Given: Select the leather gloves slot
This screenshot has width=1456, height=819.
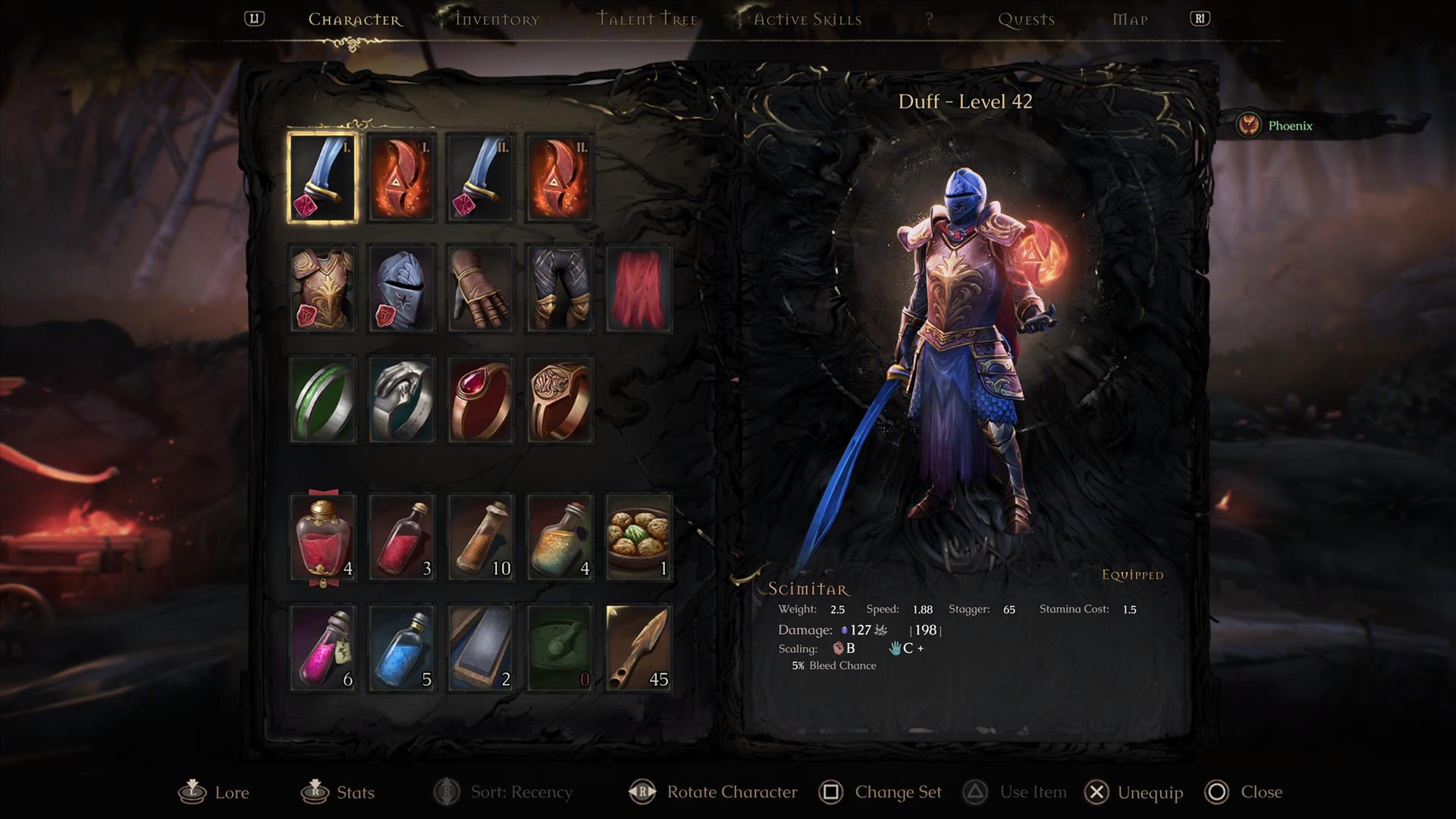Looking at the screenshot, I should (481, 289).
